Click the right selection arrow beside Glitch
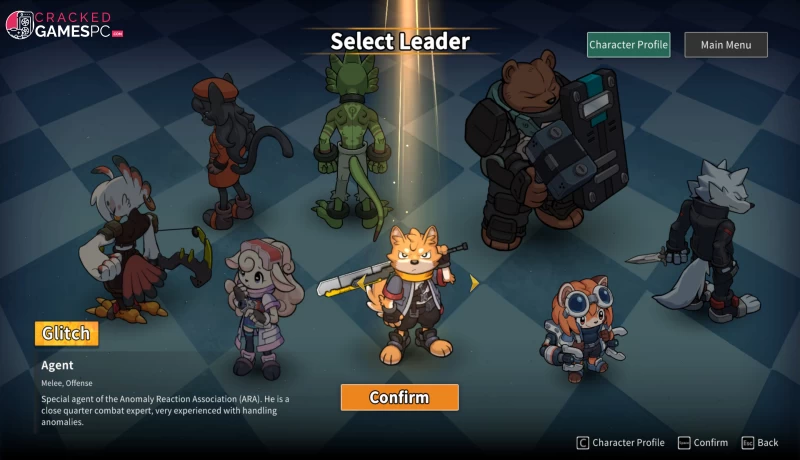Image resolution: width=800 pixels, height=460 pixels. coord(474,283)
